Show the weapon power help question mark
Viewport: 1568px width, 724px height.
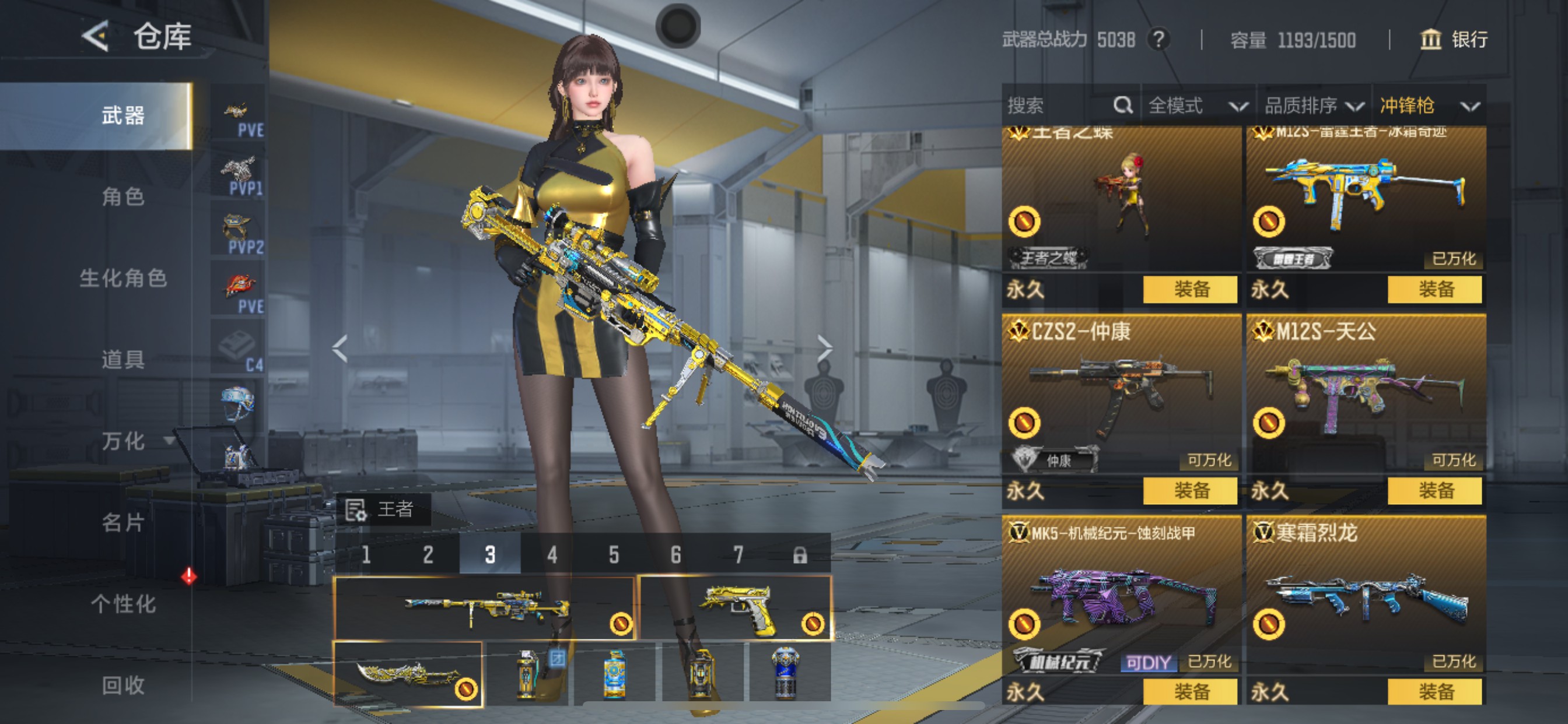tap(1158, 40)
